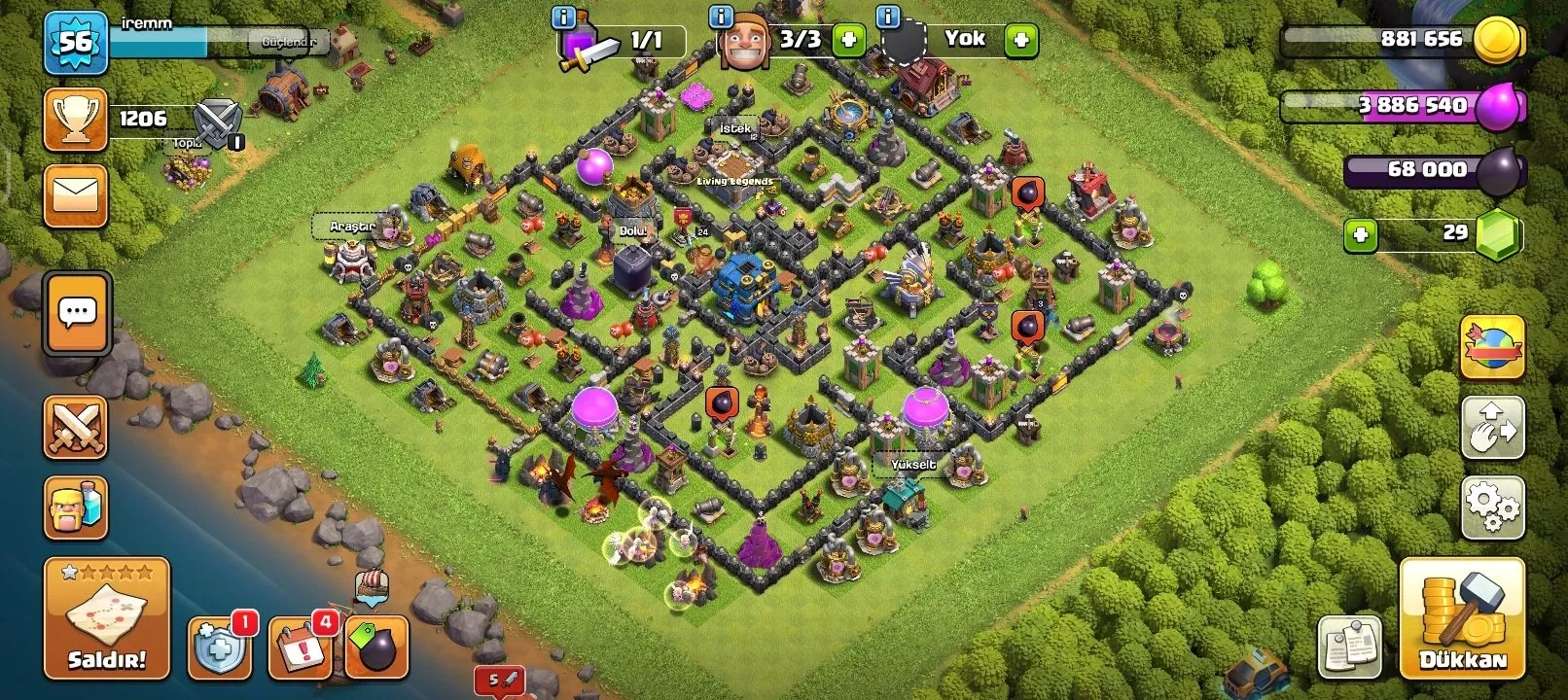Open the shield protection info

click(220, 647)
